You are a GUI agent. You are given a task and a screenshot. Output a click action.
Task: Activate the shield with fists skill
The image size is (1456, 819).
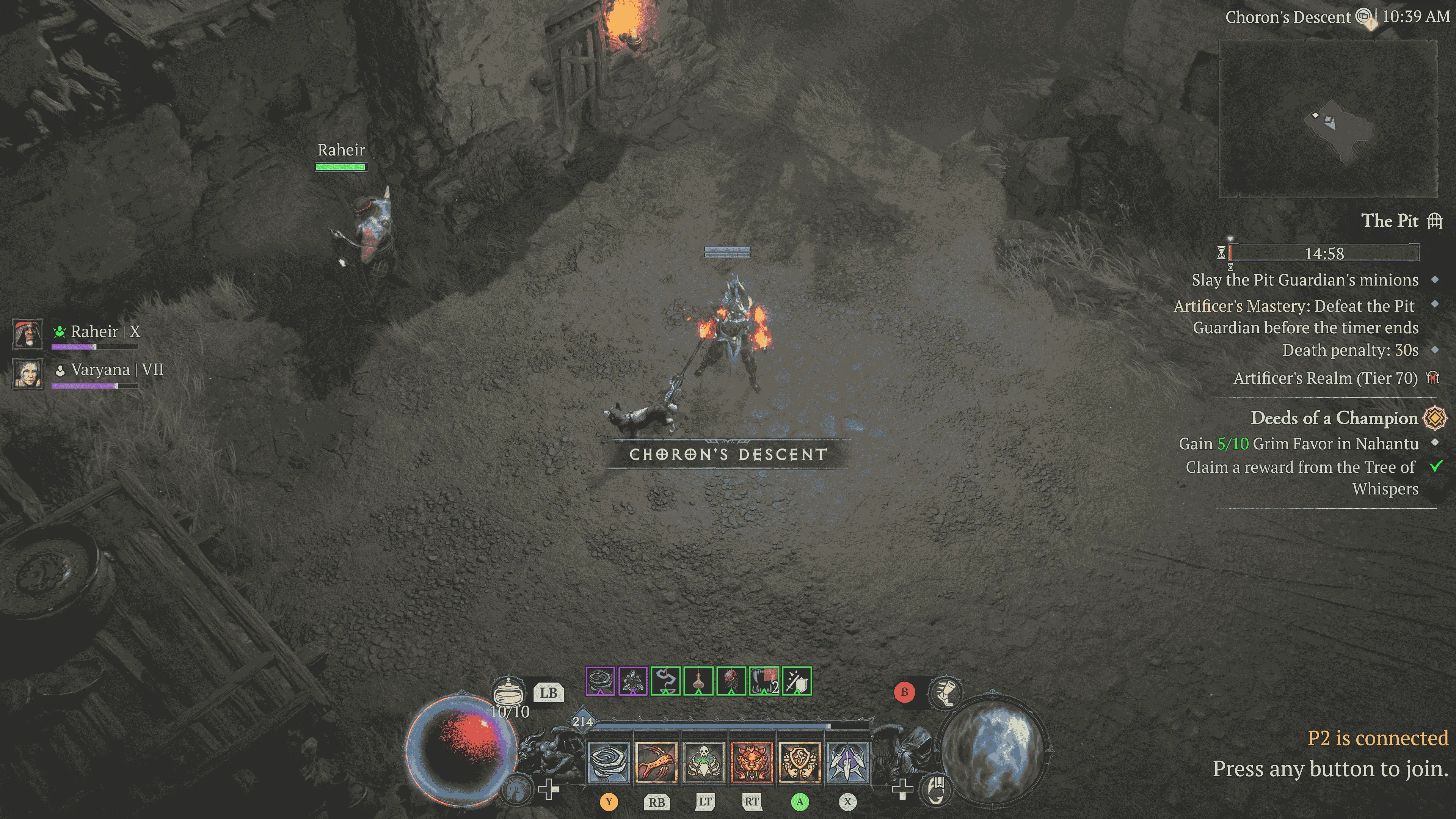799,763
